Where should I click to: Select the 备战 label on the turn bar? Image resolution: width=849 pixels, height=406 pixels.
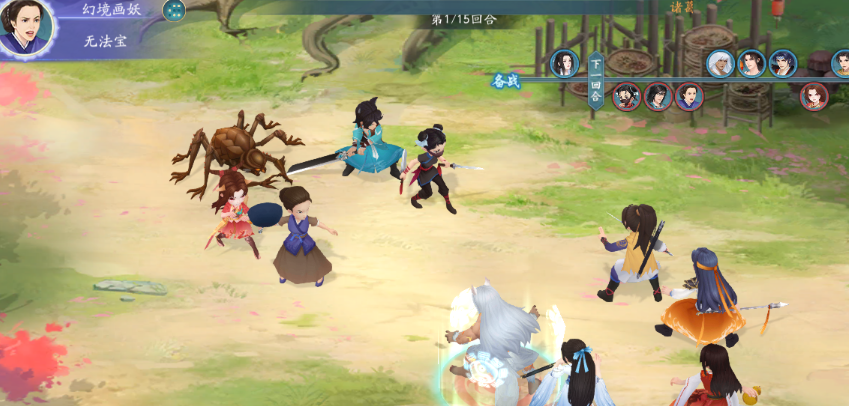506,82
